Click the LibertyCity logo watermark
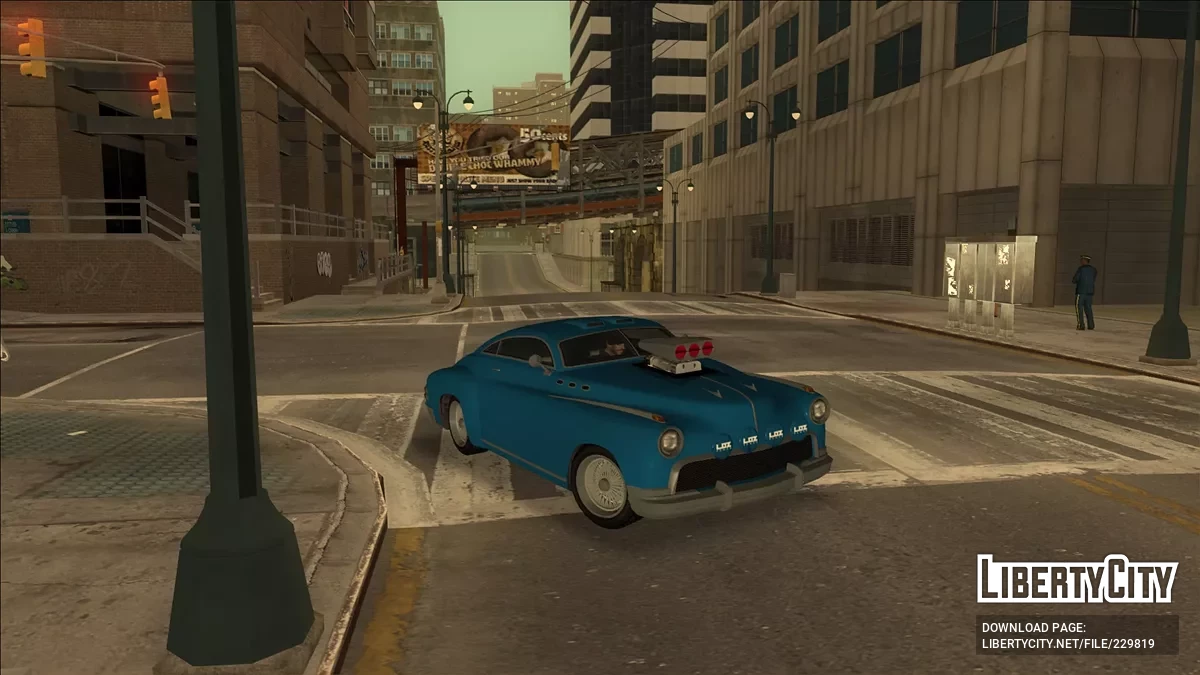This screenshot has width=1200, height=675. (1076, 580)
